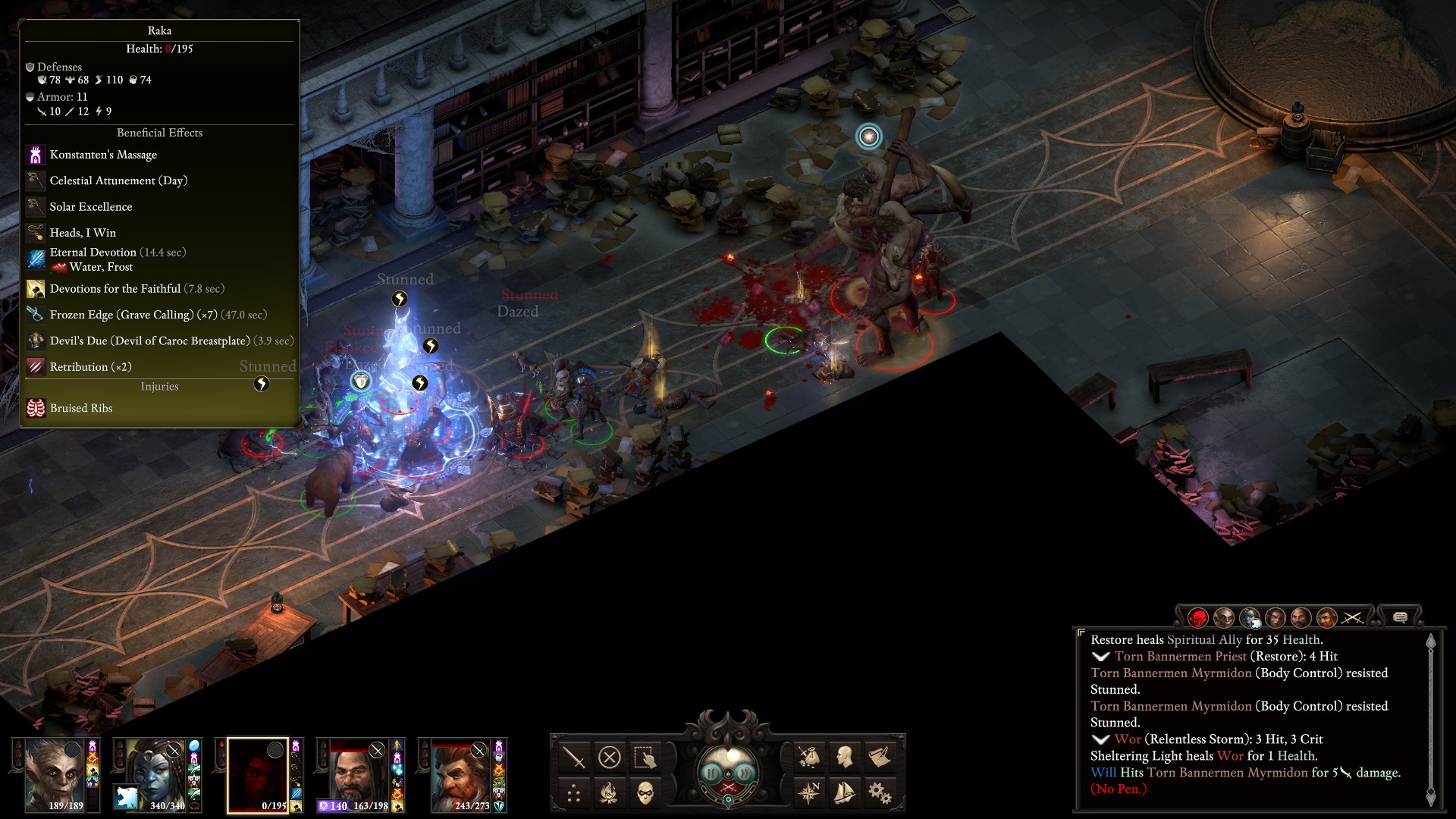
Task: Select the furry-faced party portrait with 189/189 health
Action: point(55,773)
